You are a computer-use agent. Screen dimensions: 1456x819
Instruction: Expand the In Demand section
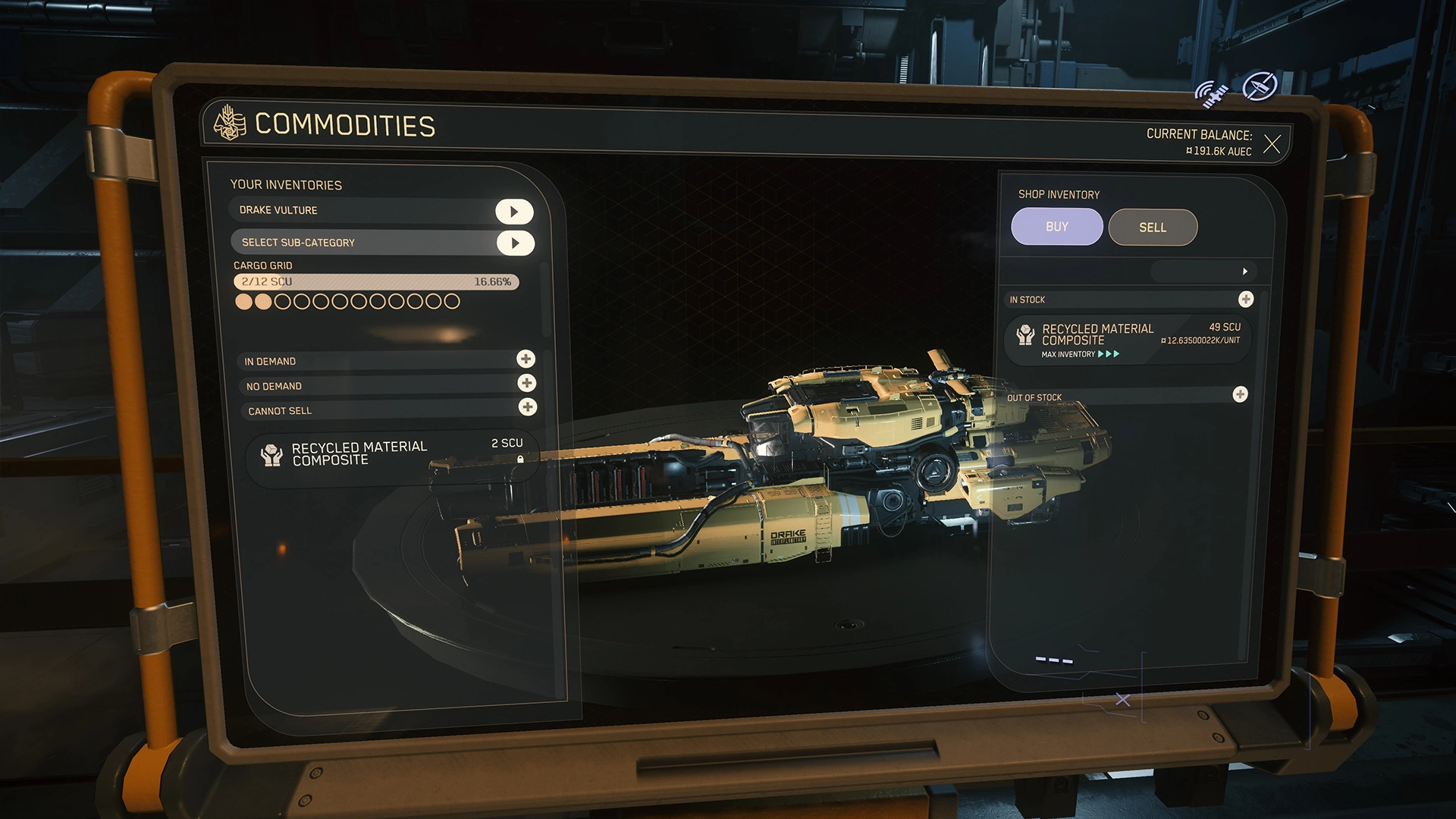[x=526, y=359]
